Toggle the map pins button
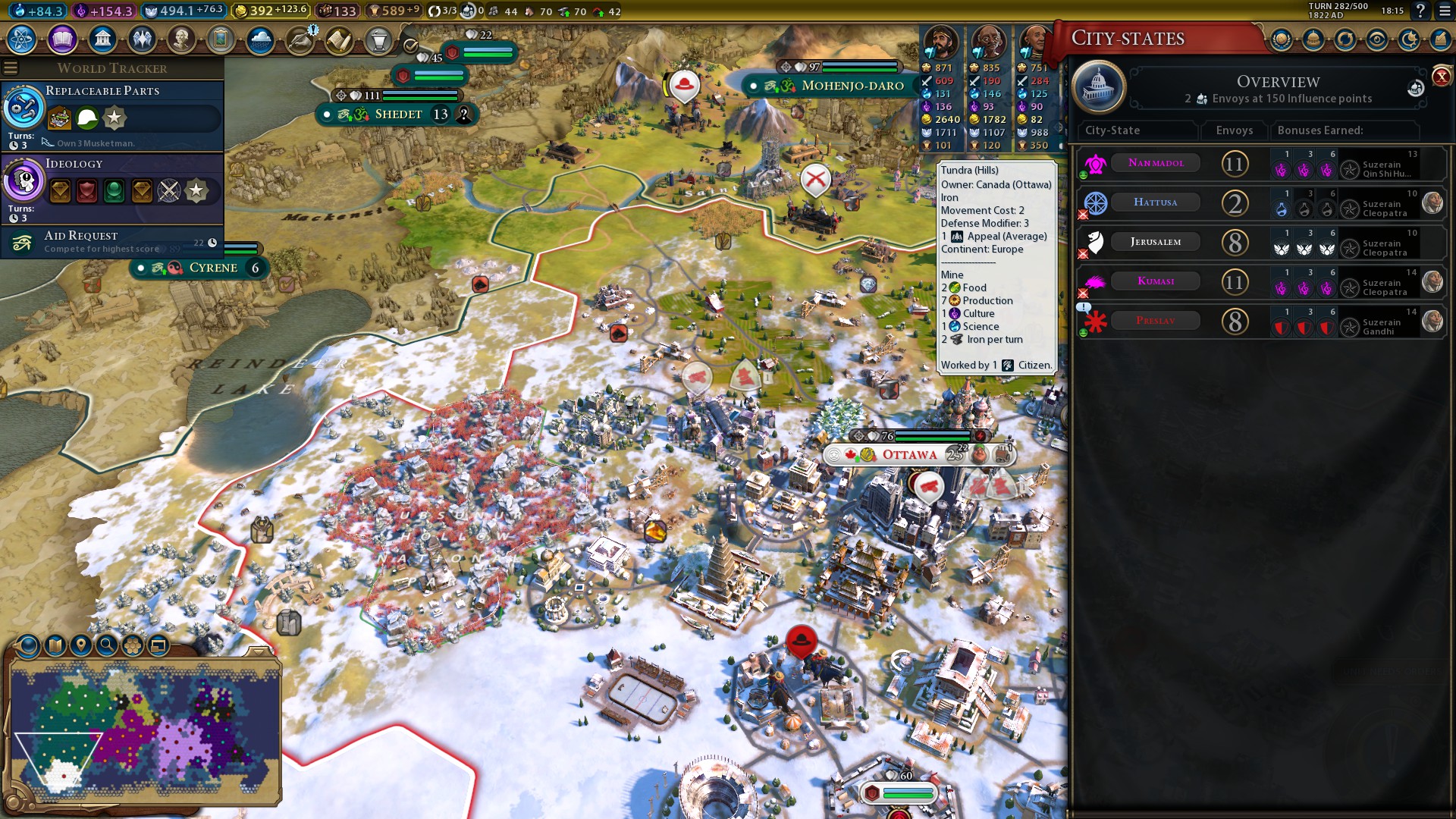1456x819 pixels. pos(81,645)
